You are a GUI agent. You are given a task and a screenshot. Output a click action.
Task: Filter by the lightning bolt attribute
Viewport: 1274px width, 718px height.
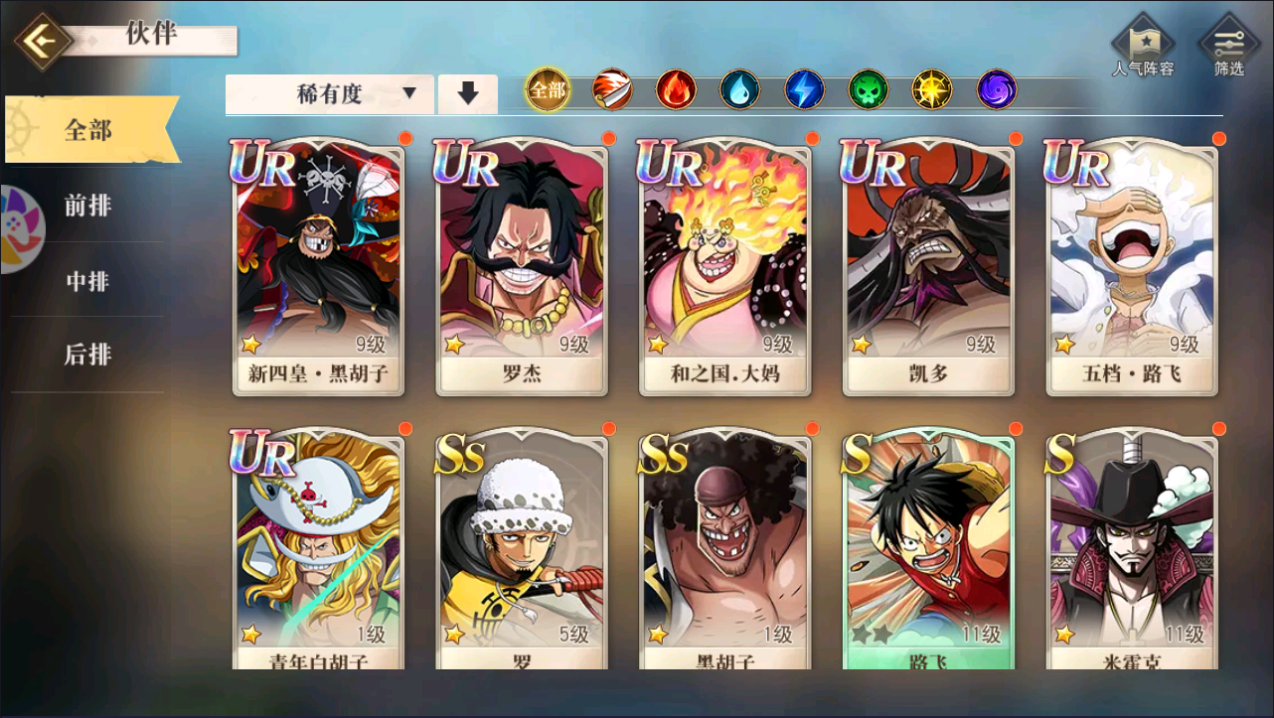[804, 91]
